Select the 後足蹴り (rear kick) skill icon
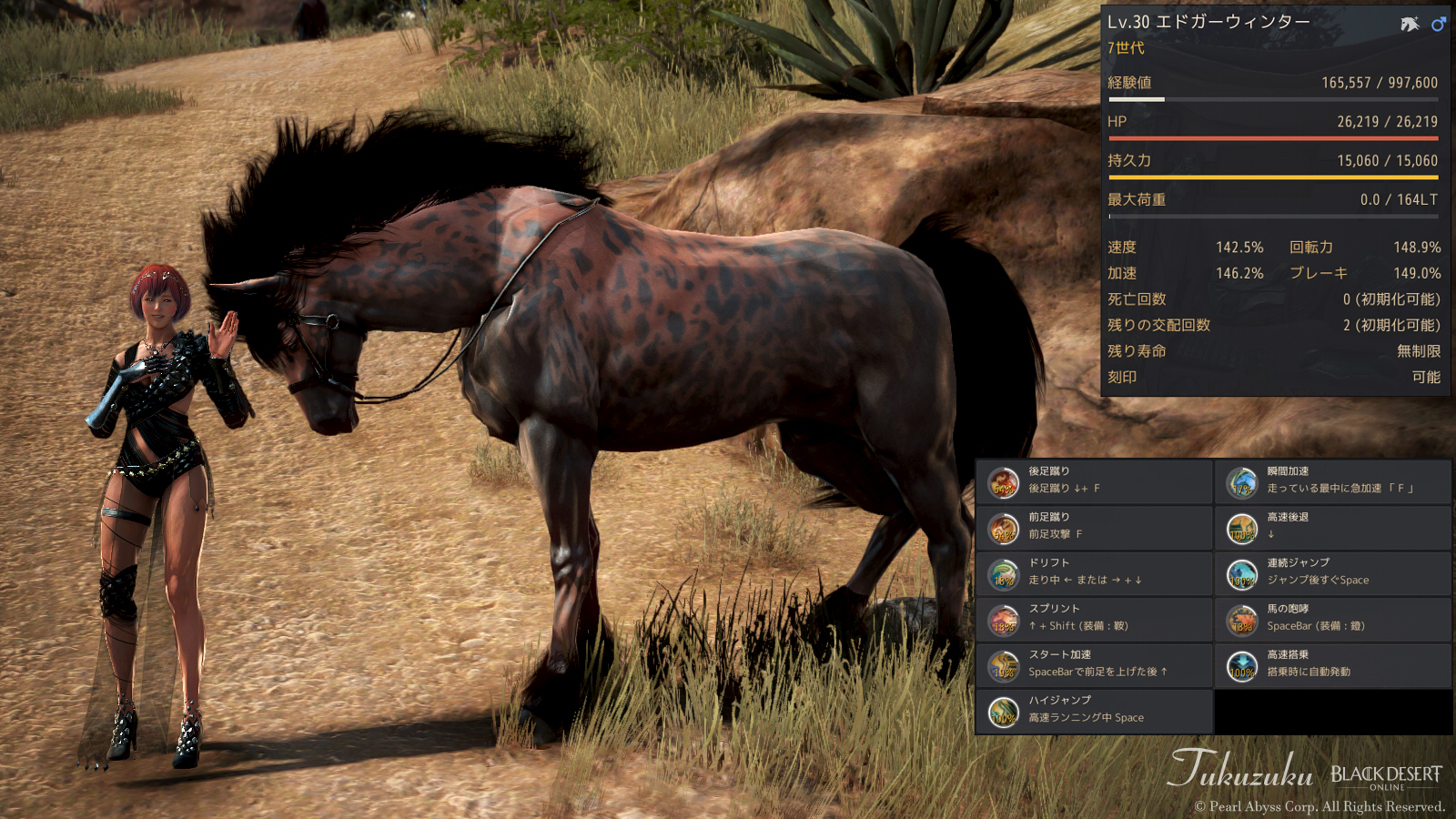The image size is (1456, 819). (x=1003, y=481)
